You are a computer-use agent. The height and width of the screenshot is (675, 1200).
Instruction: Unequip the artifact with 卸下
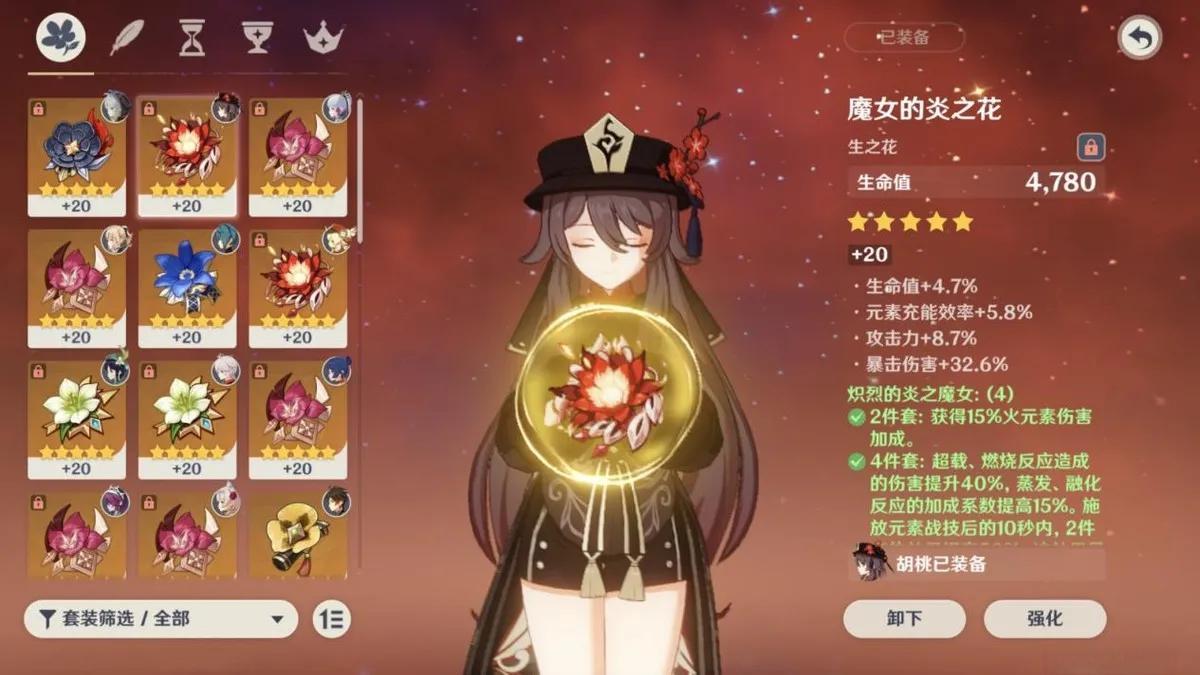[x=904, y=619]
